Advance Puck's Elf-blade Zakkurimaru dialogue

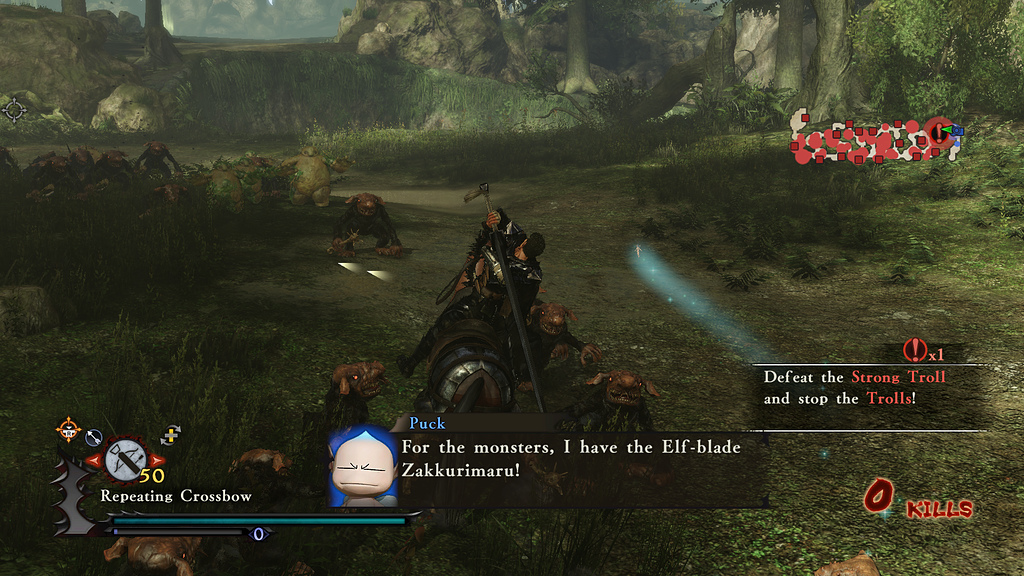570,458
